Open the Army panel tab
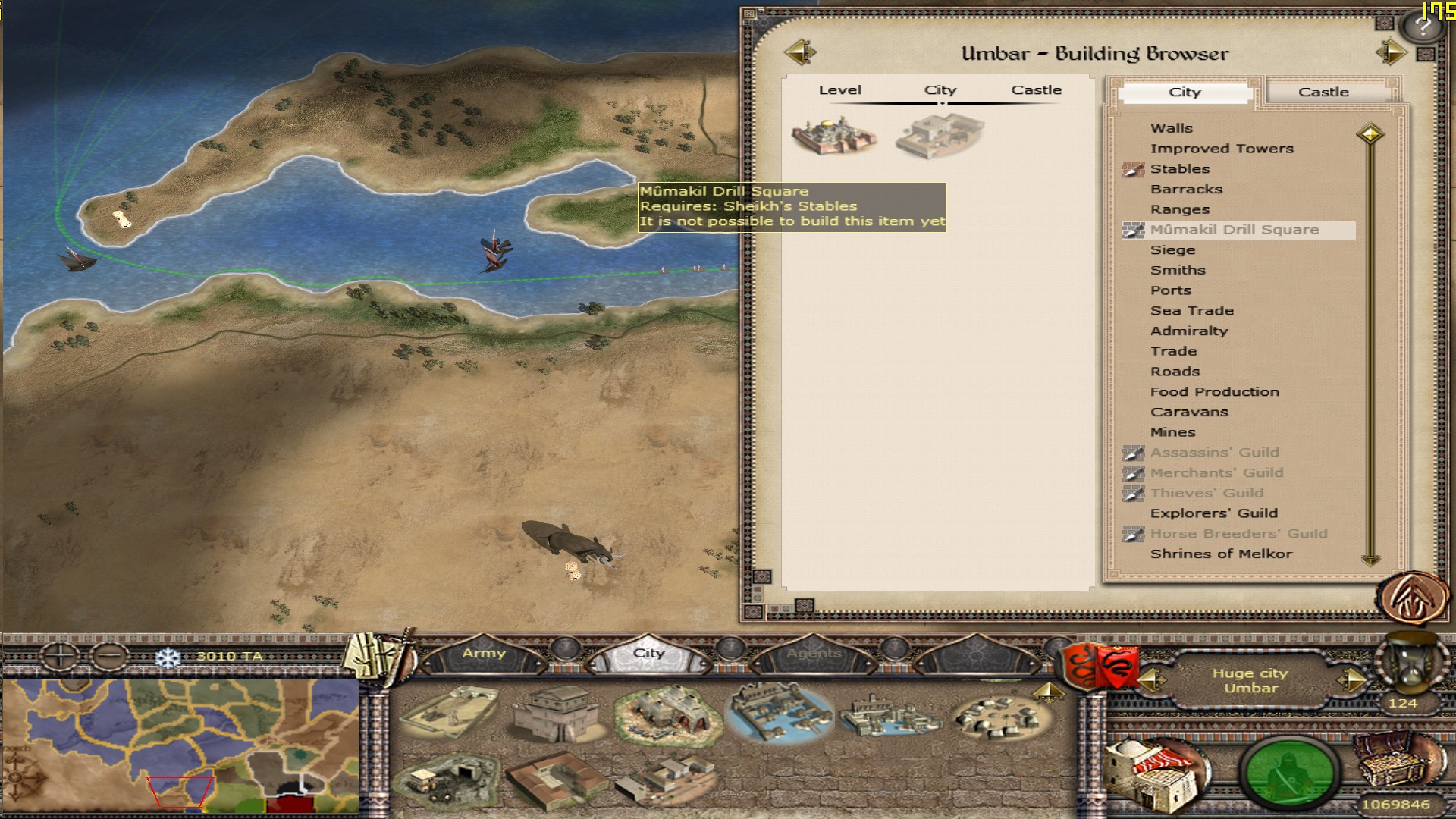This screenshot has width=1456, height=819. click(484, 654)
